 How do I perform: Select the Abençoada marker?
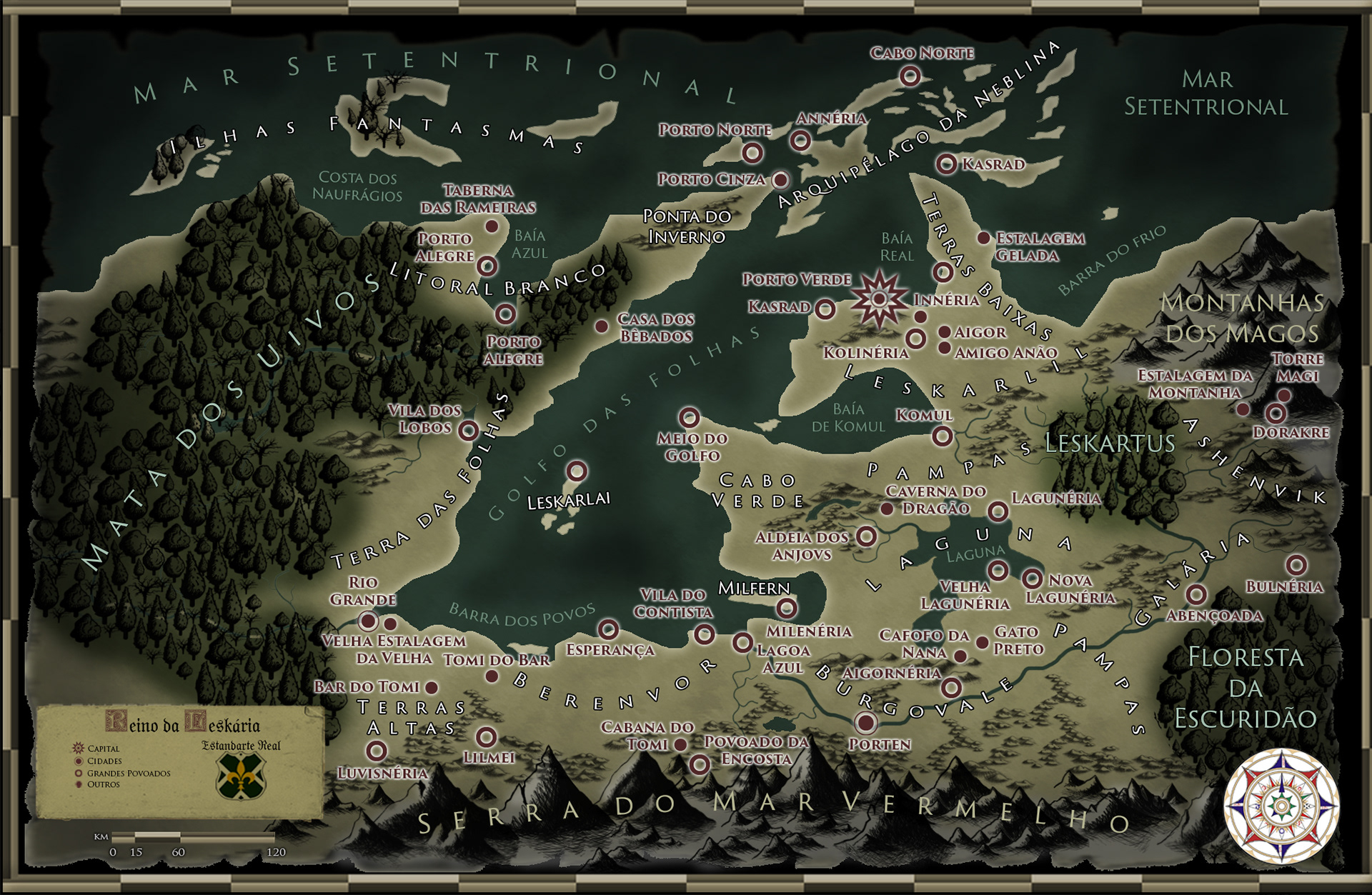click(1196, 594)
